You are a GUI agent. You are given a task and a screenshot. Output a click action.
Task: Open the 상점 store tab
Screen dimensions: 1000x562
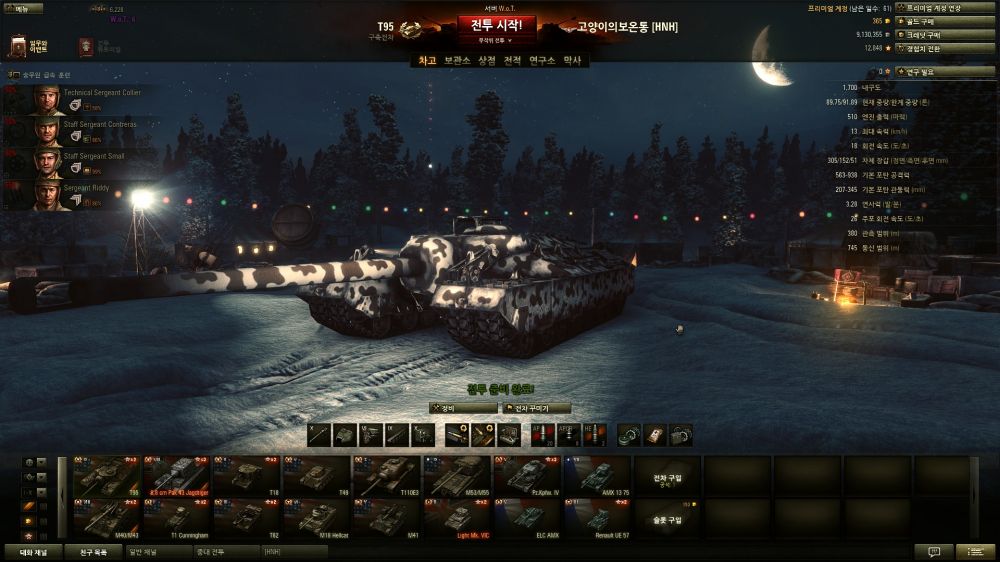click(487, 61)
